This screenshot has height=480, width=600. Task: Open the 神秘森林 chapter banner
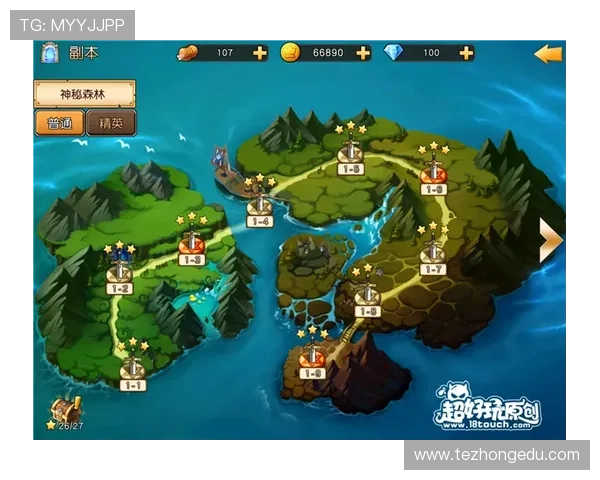point(84,95)
